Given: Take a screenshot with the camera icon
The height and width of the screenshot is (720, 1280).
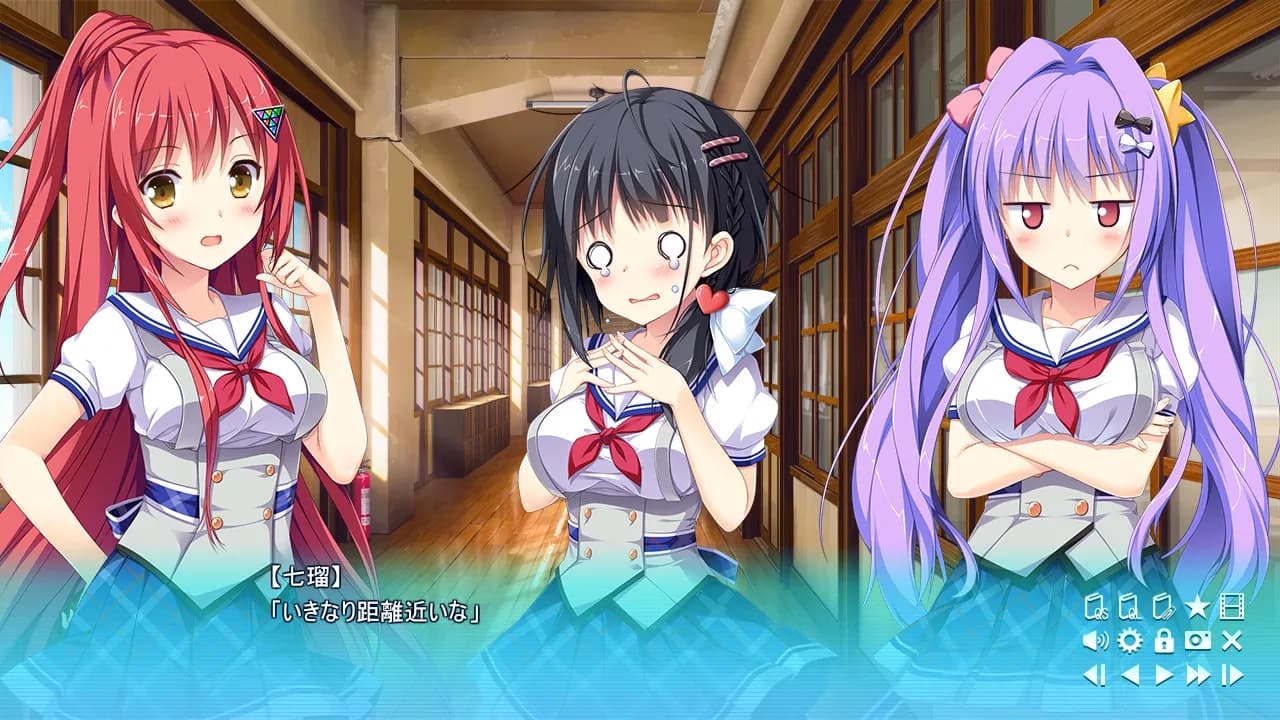Looking at the screenshot, I should click(1197, 641).
